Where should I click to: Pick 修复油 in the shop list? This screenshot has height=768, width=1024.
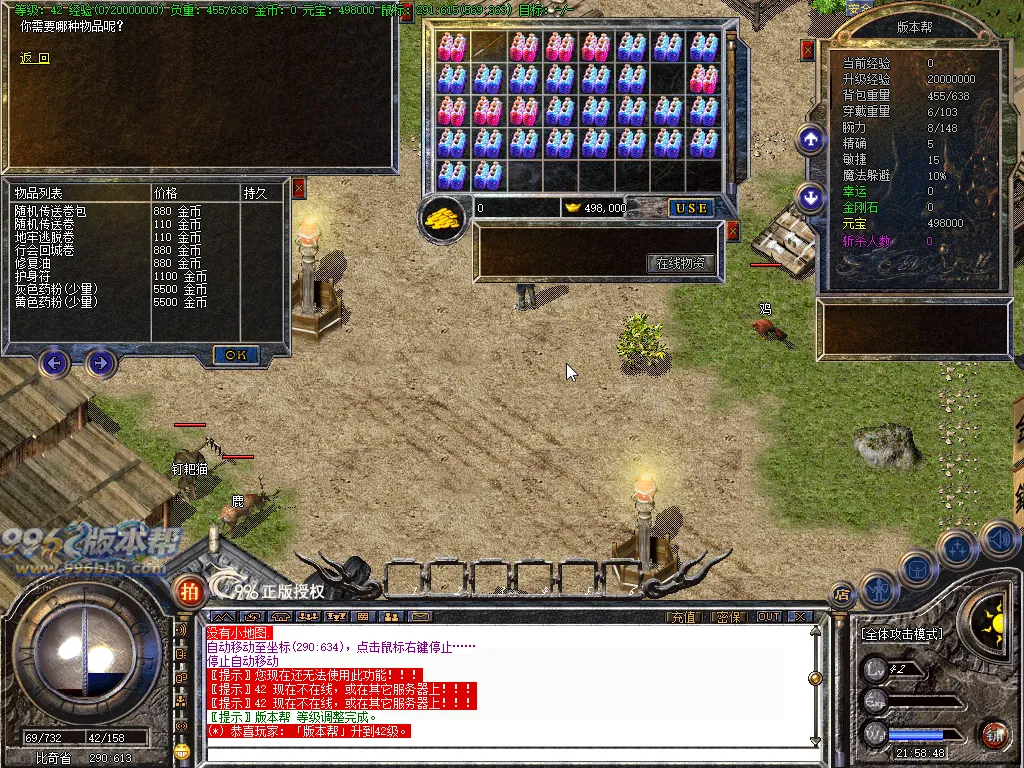pyautogui.click(x=33, y=263)
